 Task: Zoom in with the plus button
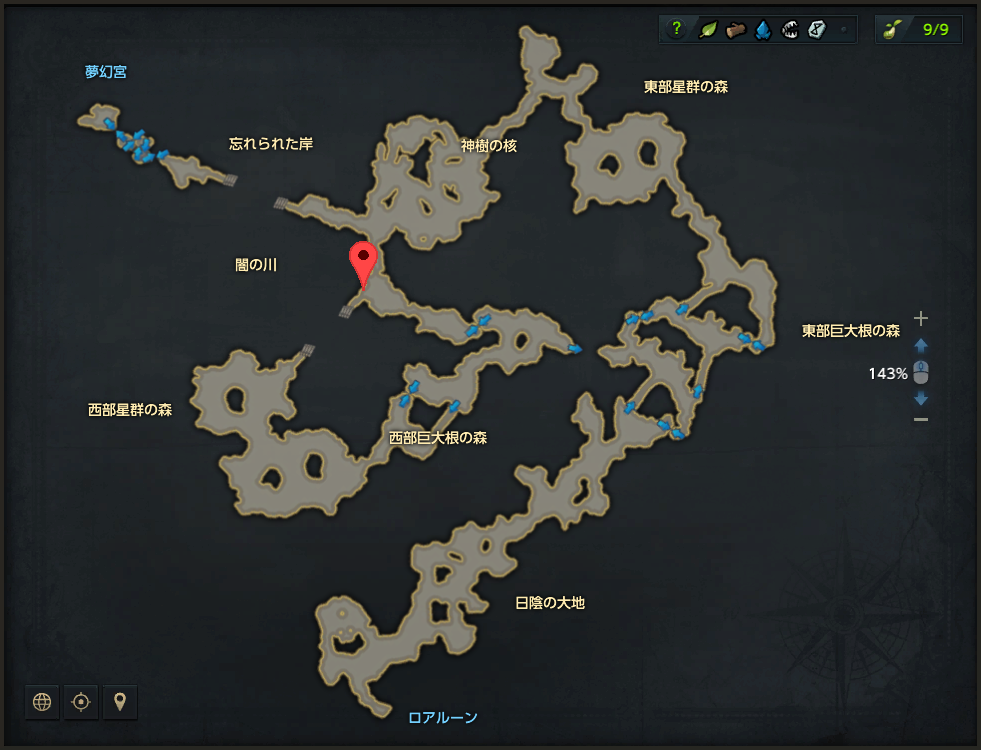921,319
